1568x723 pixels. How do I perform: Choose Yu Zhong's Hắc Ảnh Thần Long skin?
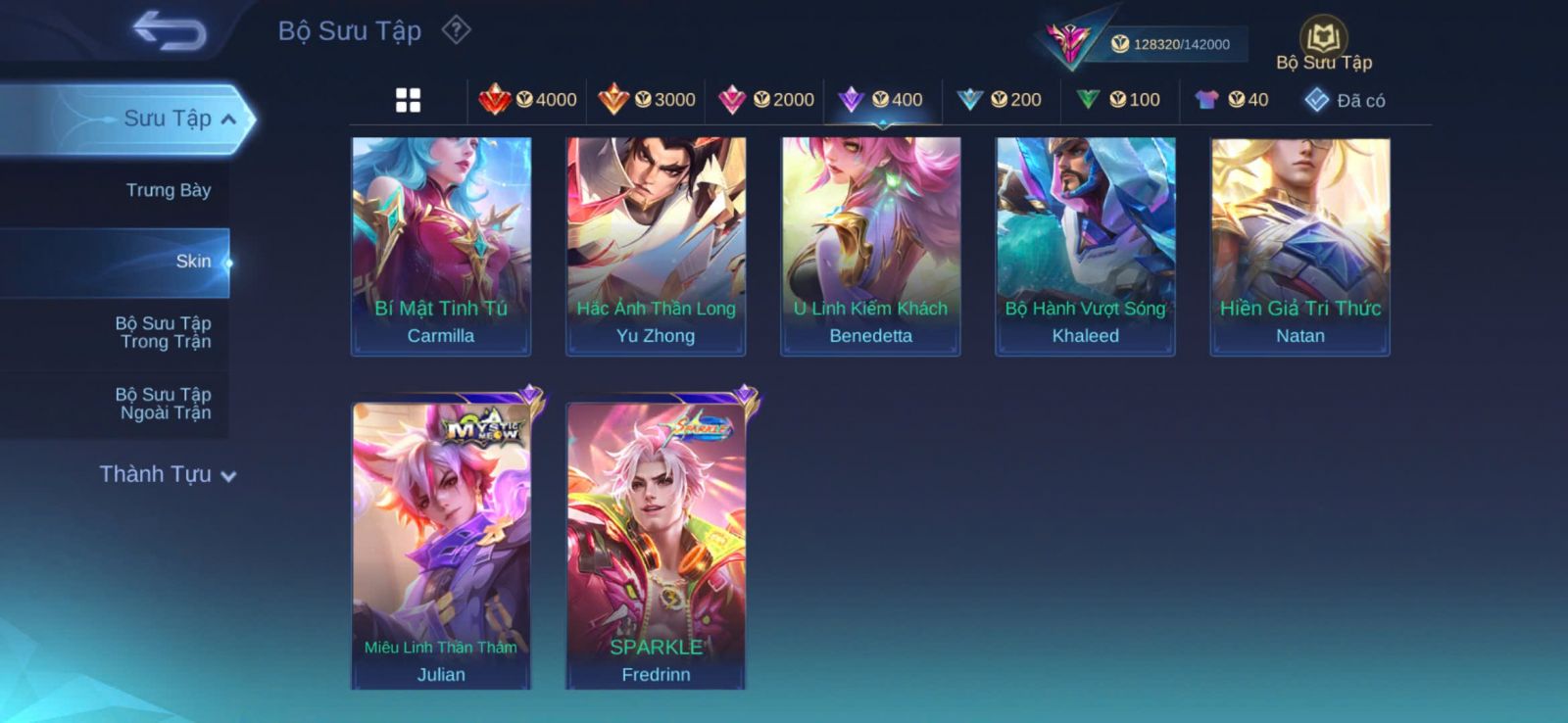tap(656, 245)
